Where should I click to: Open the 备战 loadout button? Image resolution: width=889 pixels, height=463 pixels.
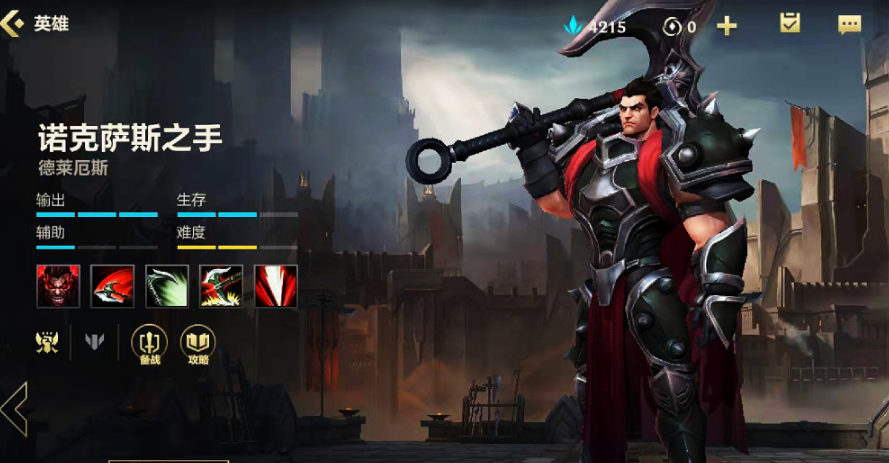coord(149,343)
